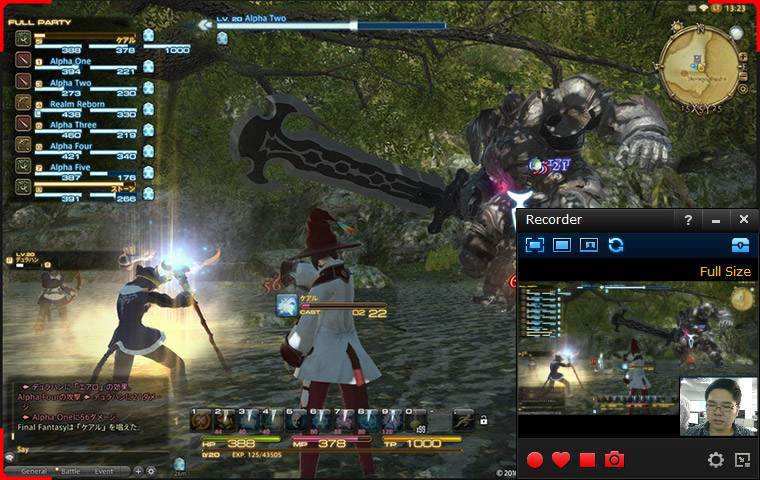
Task: Target Alpha Two in the party list
Action: [72, 83]
